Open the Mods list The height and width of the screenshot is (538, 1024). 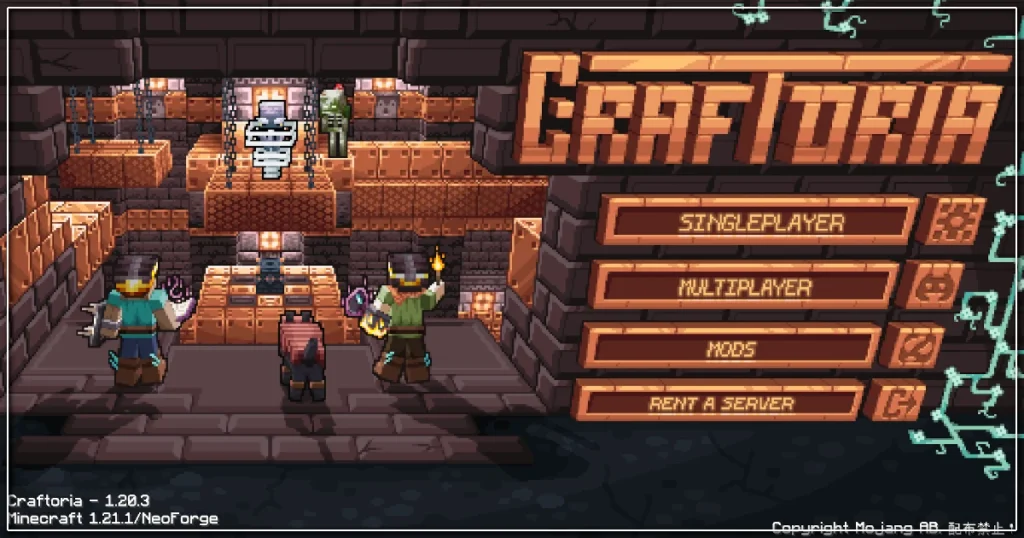(731, 349)
